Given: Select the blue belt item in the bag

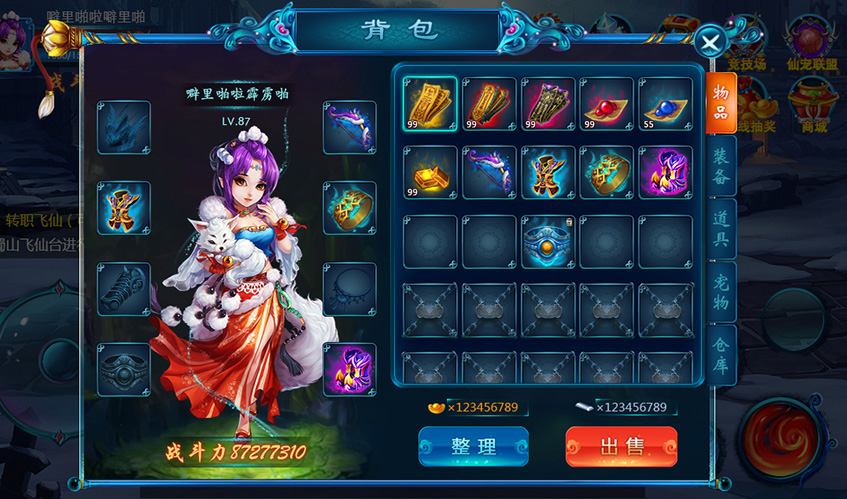Looking at the screenshot, I should click(549, 242).
